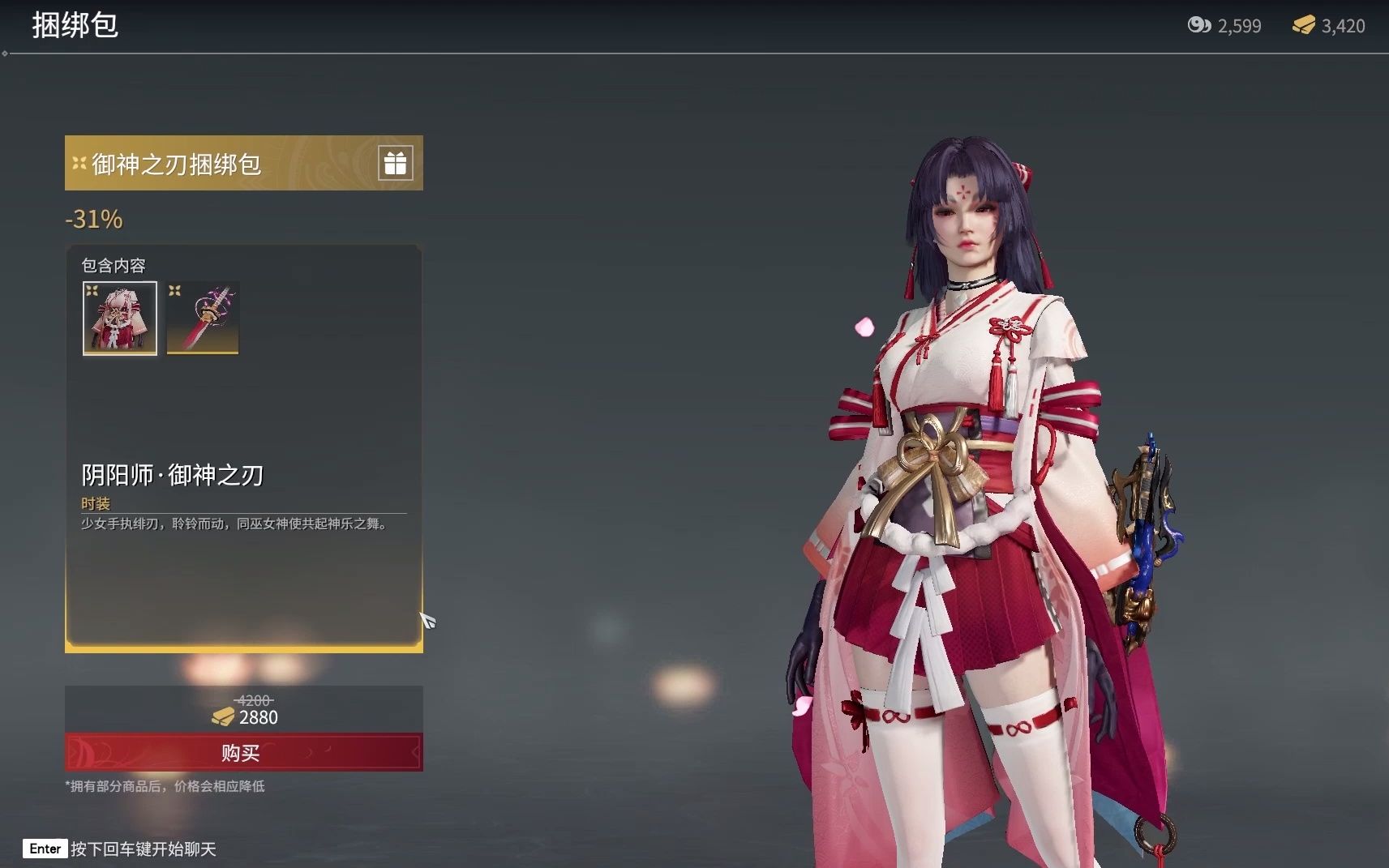Screen dimensions: 1389x868
Task: Select the 阴阳师 outfit thumbnail
Action: click(x=120, y=318)
